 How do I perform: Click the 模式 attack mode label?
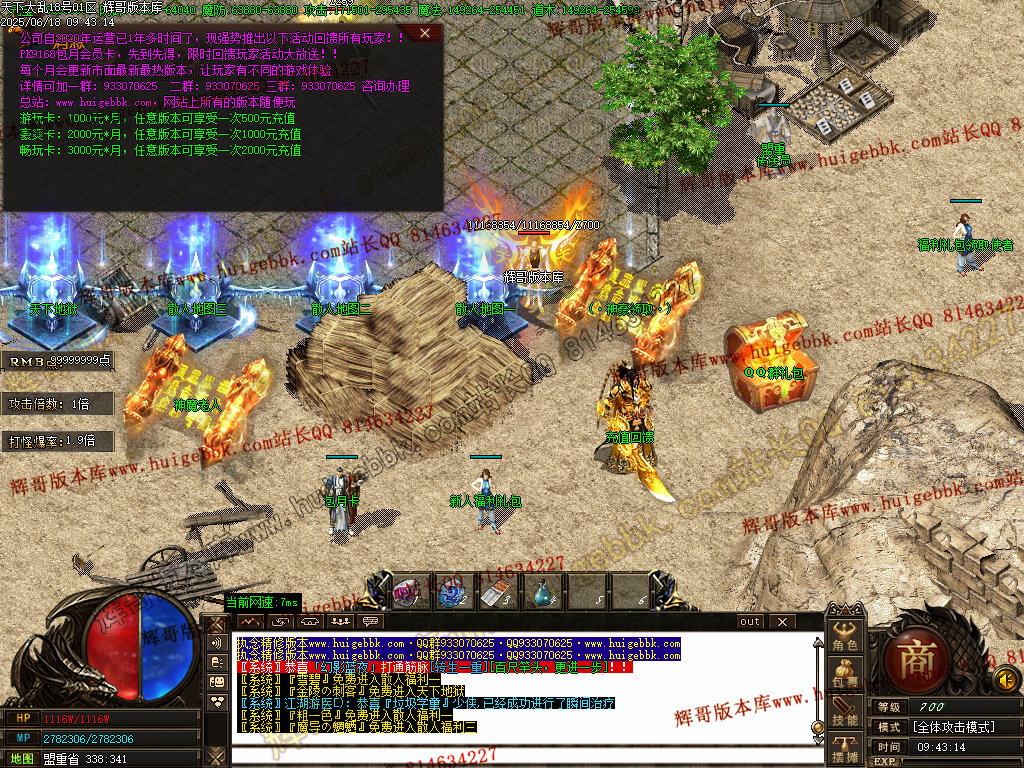tap(889, 727)
